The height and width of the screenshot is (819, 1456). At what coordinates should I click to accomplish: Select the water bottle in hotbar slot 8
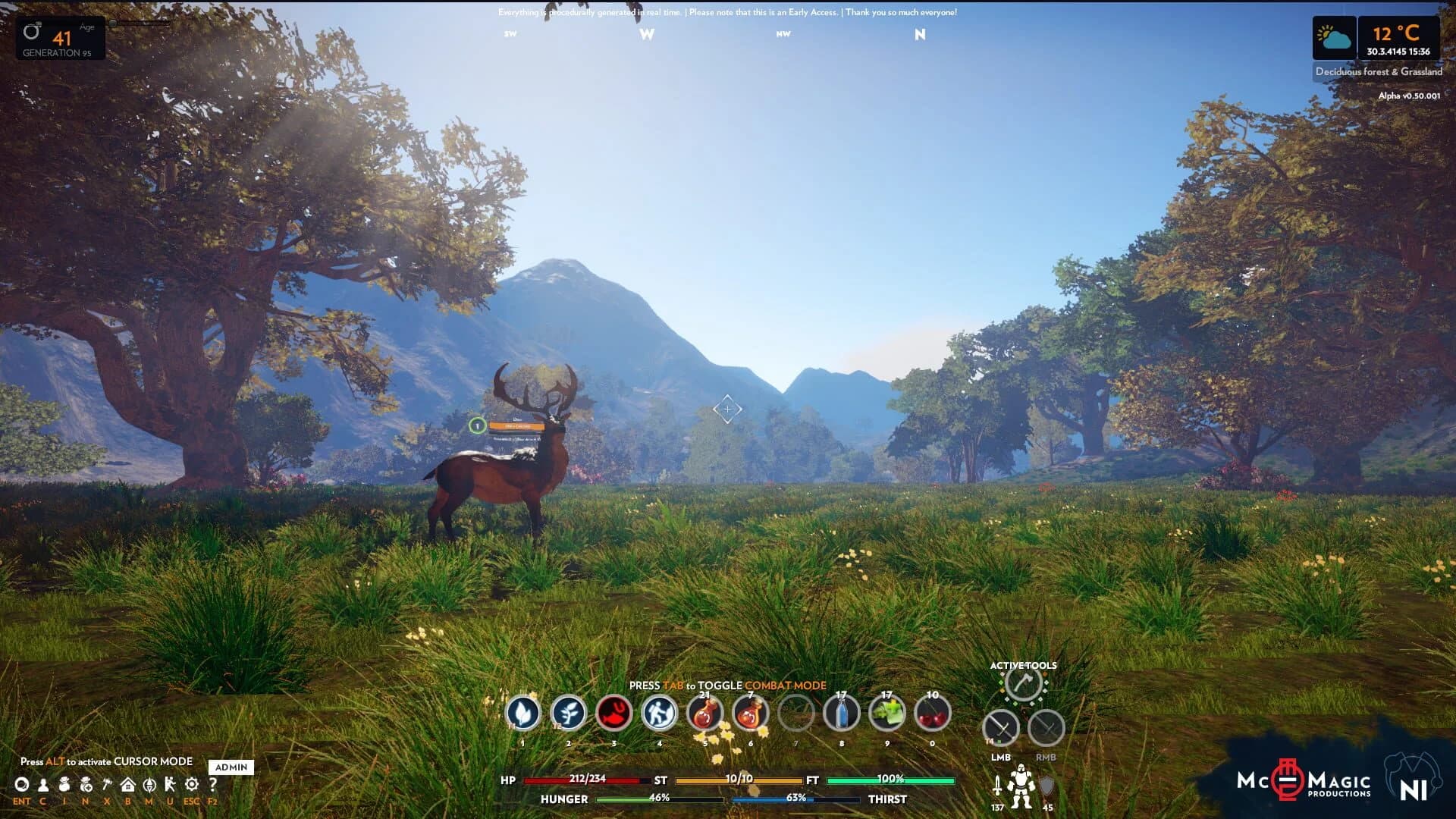pyautogui.click(x=840, y=714)
